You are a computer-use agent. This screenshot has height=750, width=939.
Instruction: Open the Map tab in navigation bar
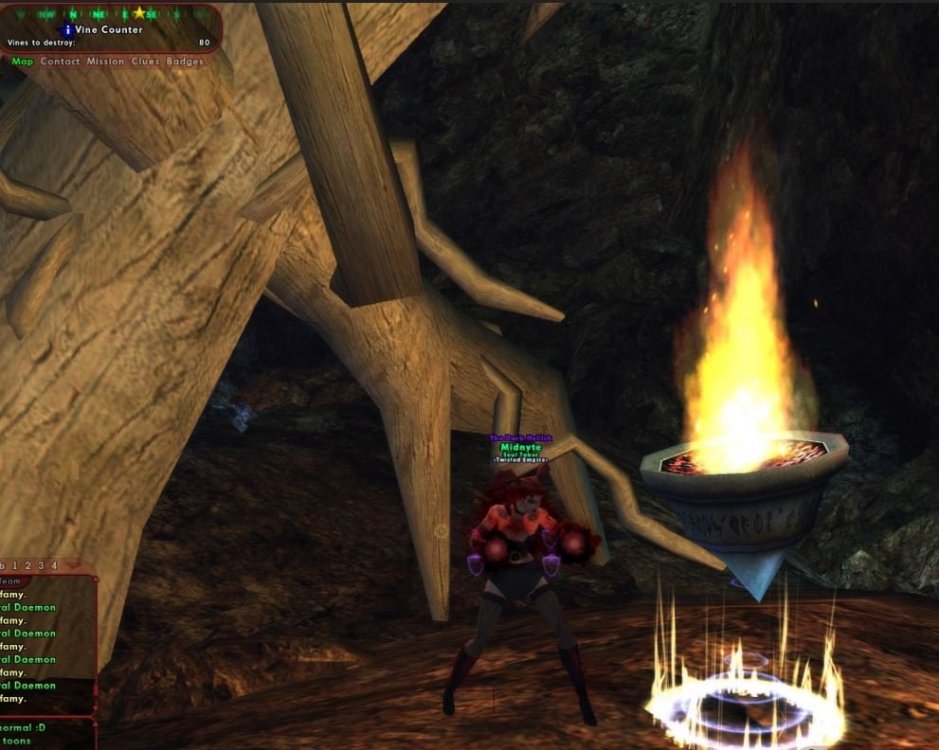(x=22, y=62)
